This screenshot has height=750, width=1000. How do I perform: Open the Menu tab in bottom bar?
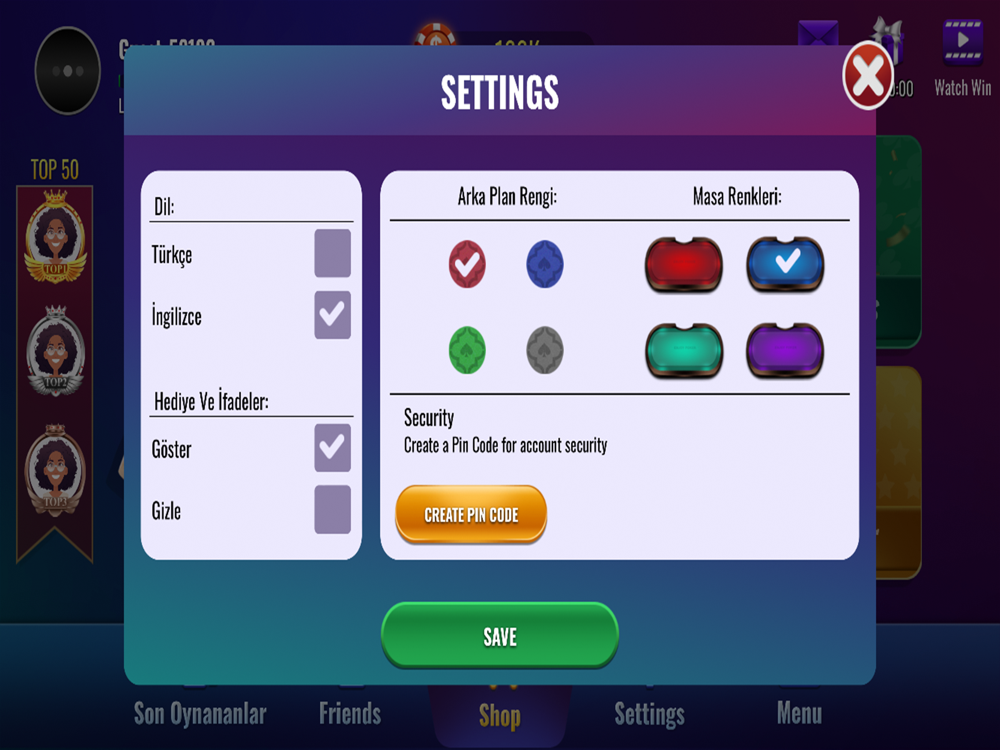[799, 713]
